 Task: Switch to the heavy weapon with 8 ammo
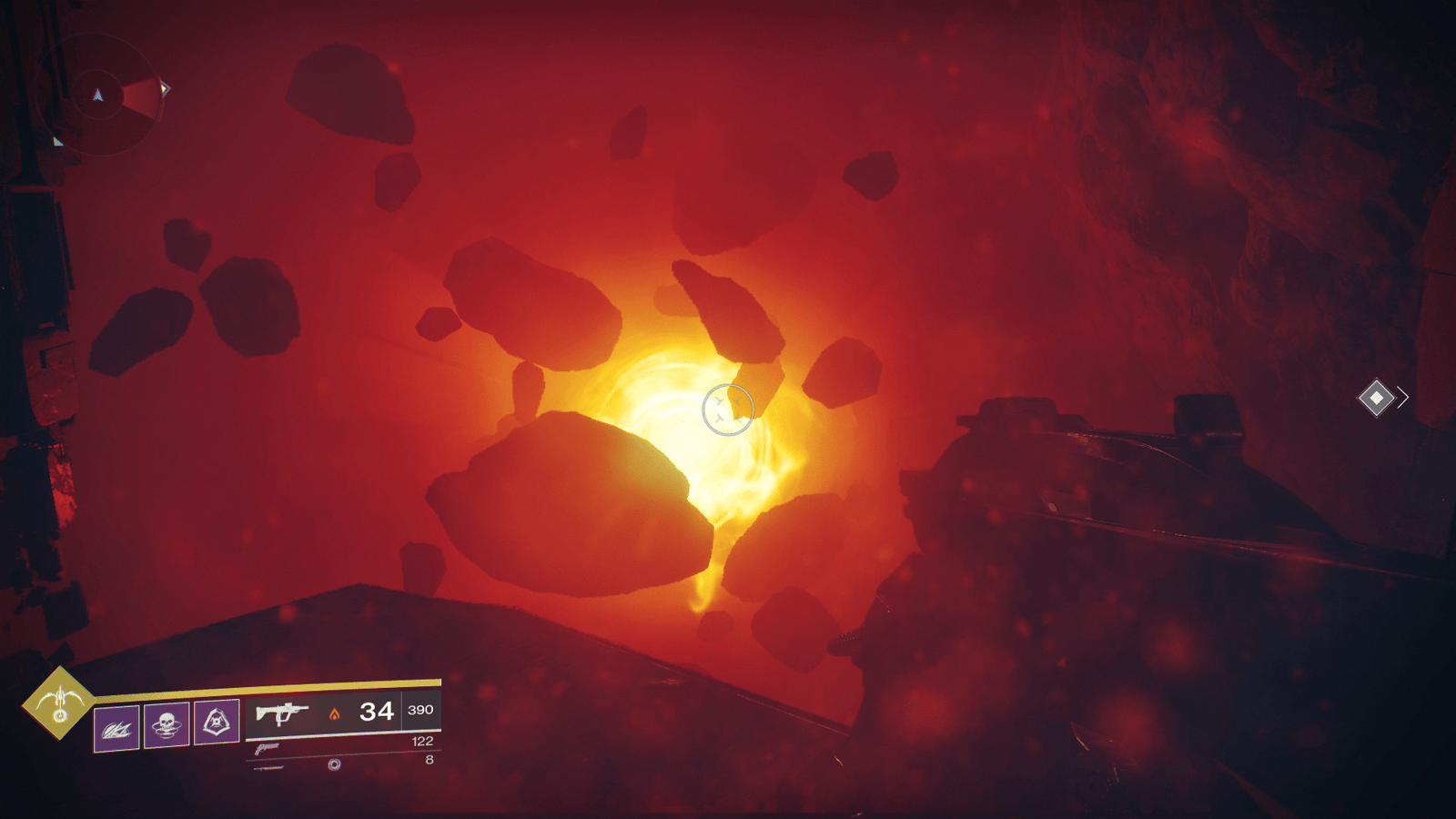pos(269,767)
